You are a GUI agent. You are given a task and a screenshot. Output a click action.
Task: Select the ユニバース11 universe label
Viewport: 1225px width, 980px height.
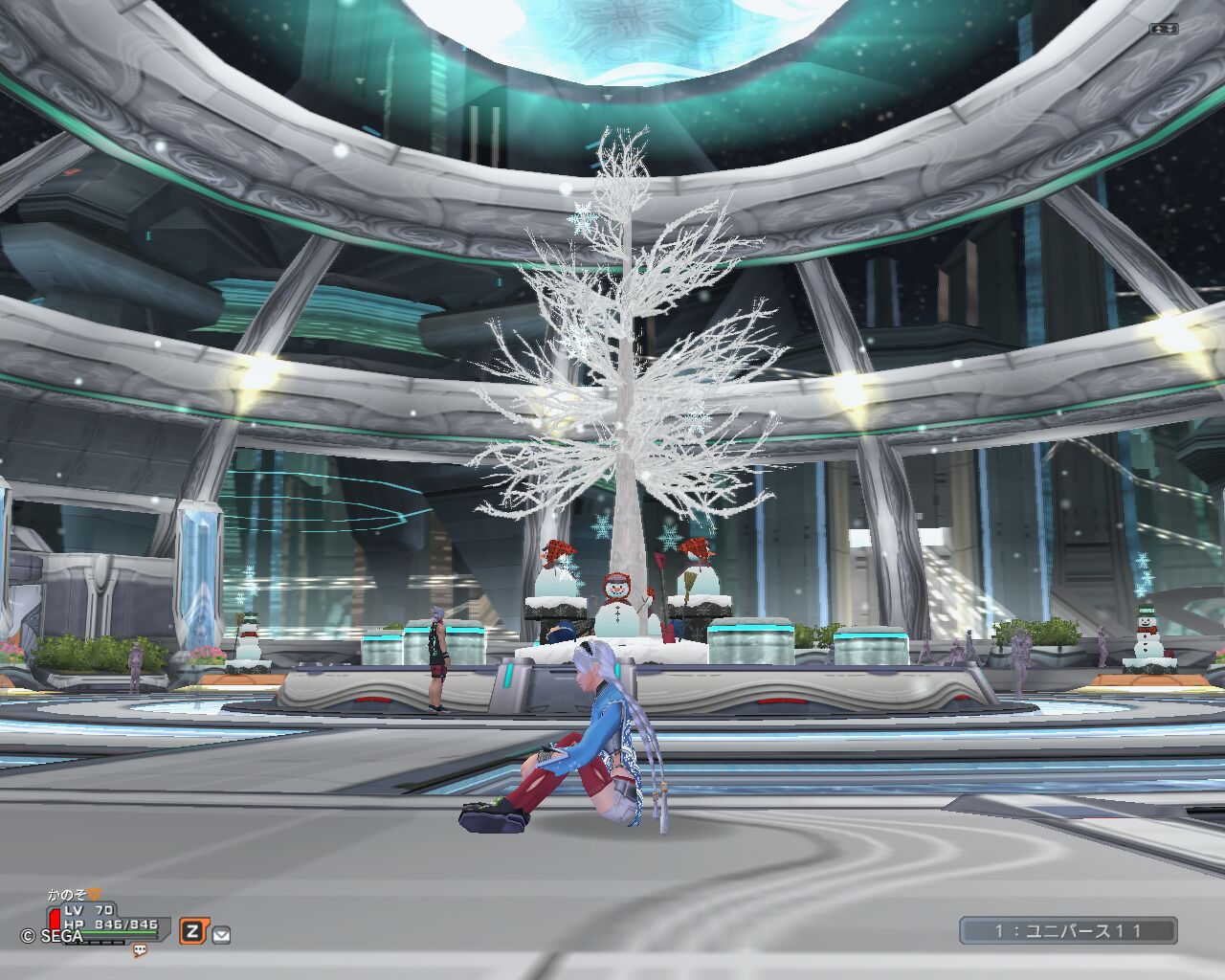tap(1068, 930)
